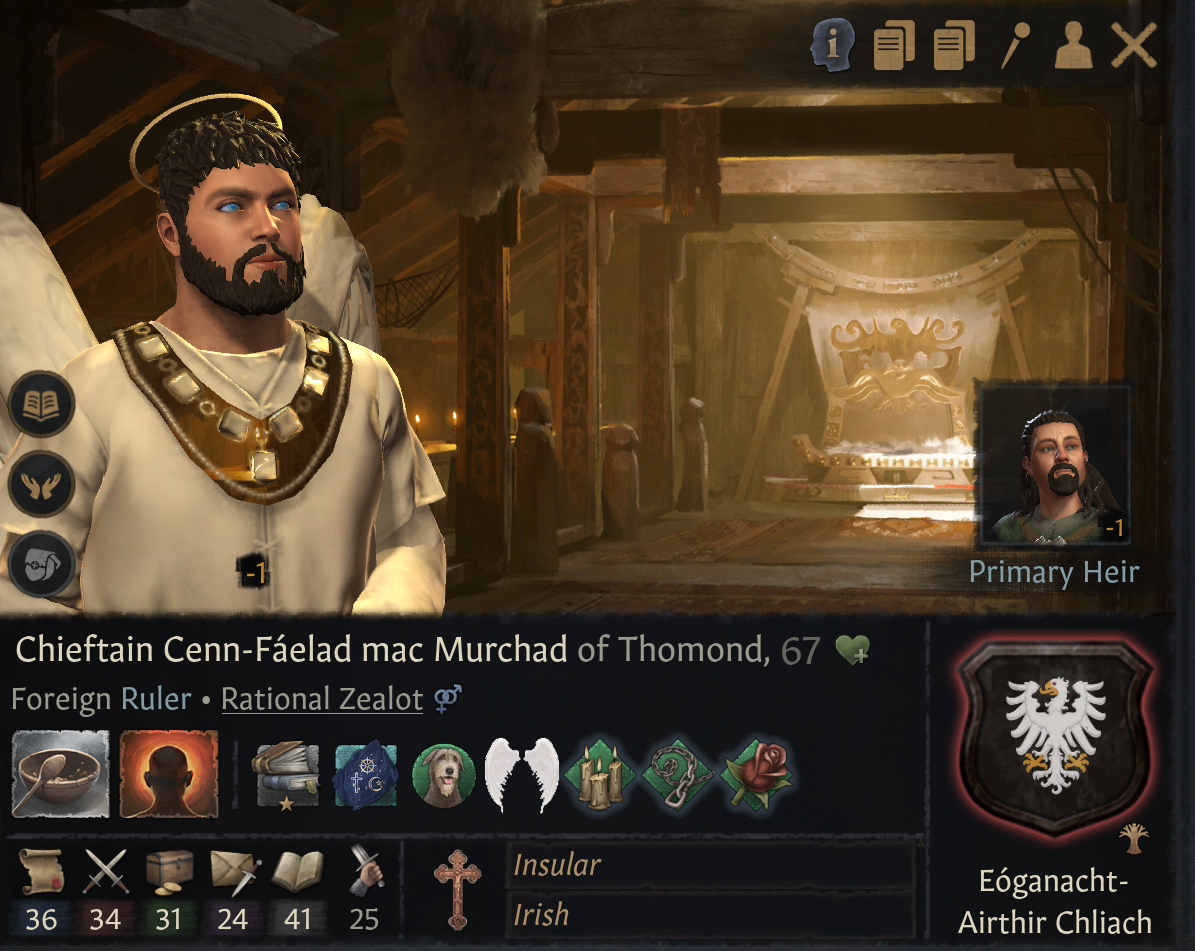Click the pin character icon
1195x951 pixels.
pos(1016,47)
